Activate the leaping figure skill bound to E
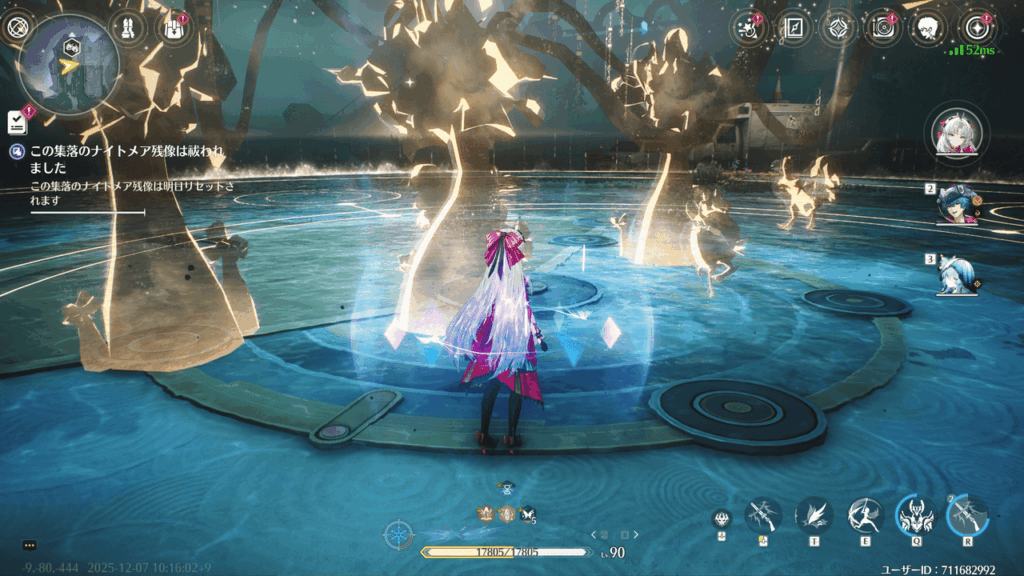This screenshot has width=1024, height=576. 865,515
